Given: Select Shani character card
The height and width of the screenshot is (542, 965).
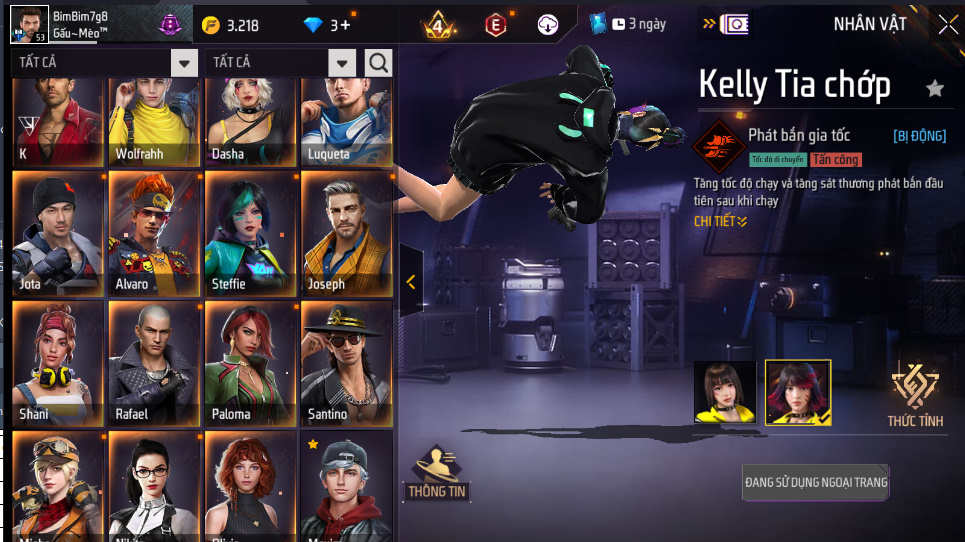Looking at the screenshot, I should [x=58, y=364].
